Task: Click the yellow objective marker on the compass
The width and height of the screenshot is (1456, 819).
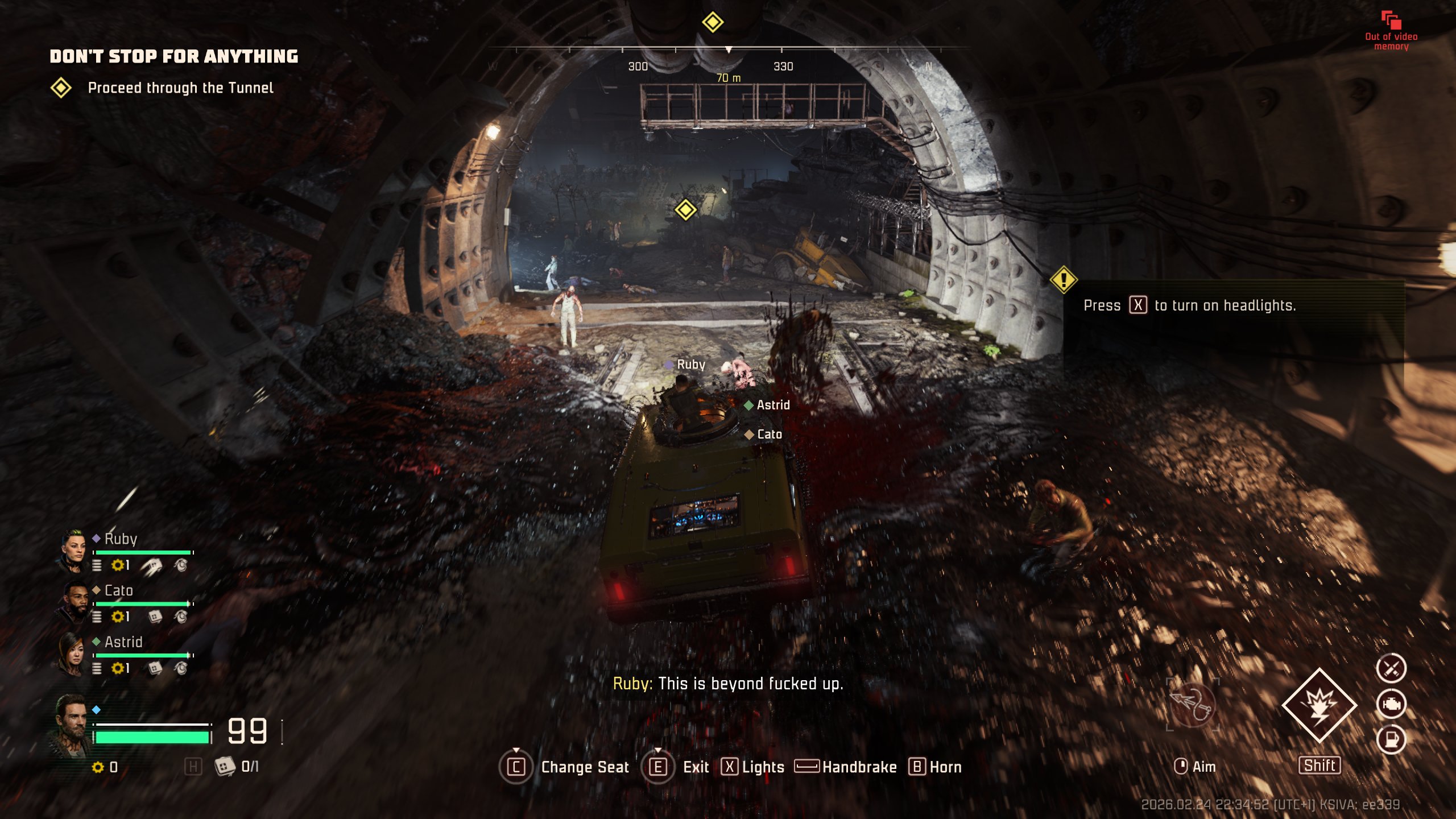Action: (x=712, y=23)
